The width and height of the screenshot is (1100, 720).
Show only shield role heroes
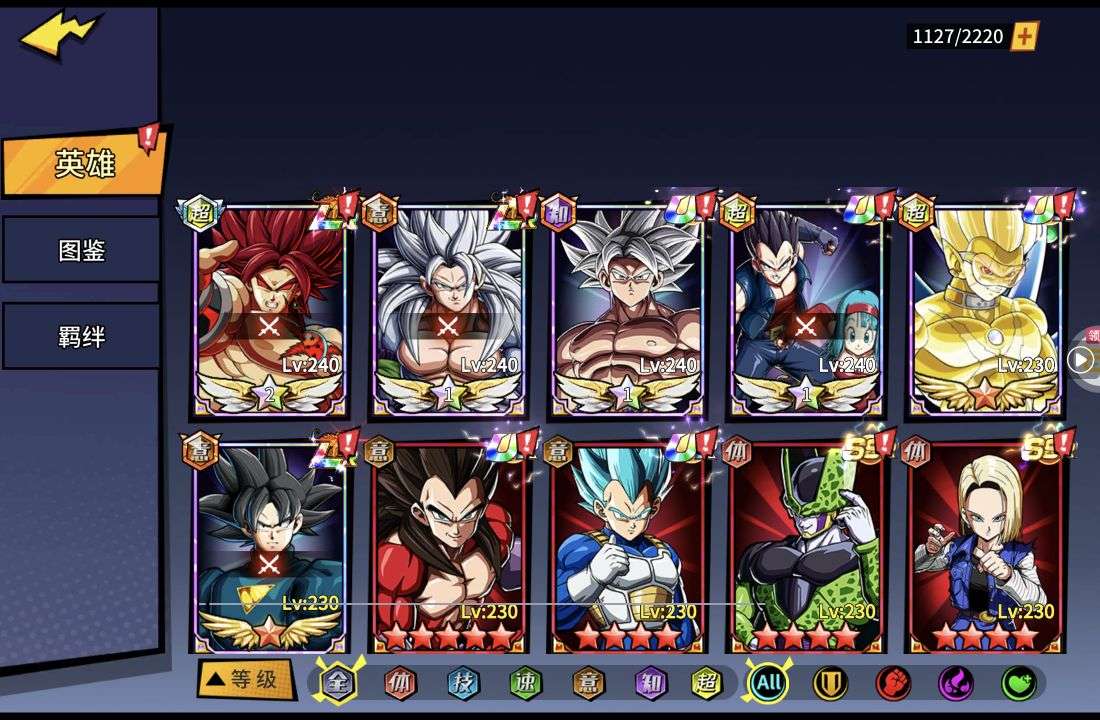(x=830, y=684)
